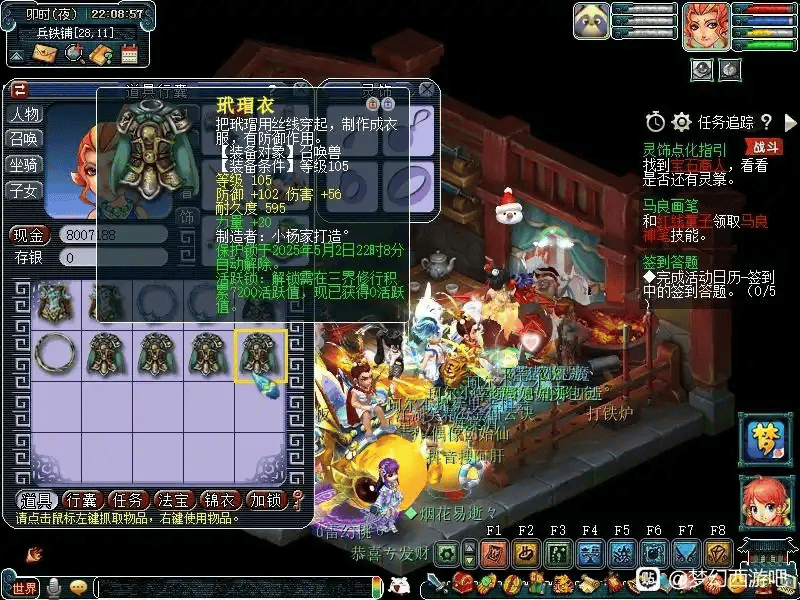
Task: Open the calendar icon under the clock
Action: [128, 54]
